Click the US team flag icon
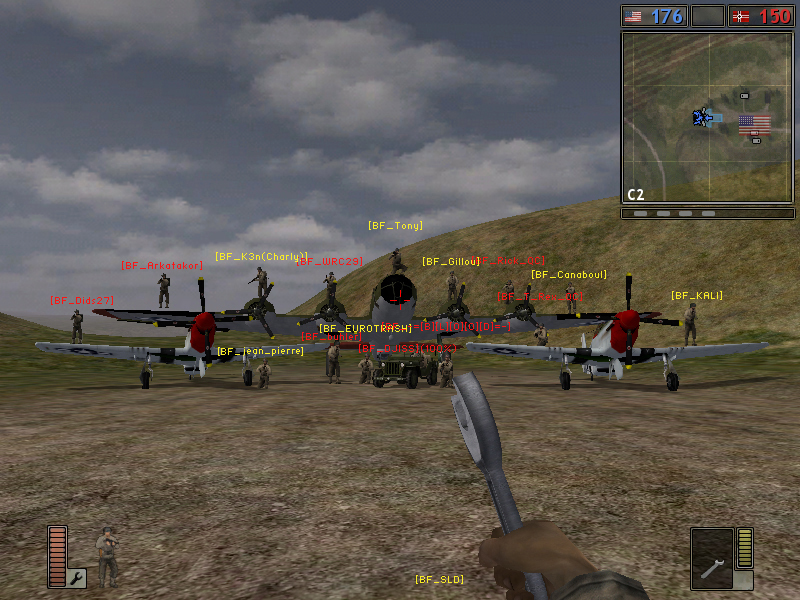Image resolution: width=800 pixels, height=600 pixels. pyautogui.click(x=634, y=16)
